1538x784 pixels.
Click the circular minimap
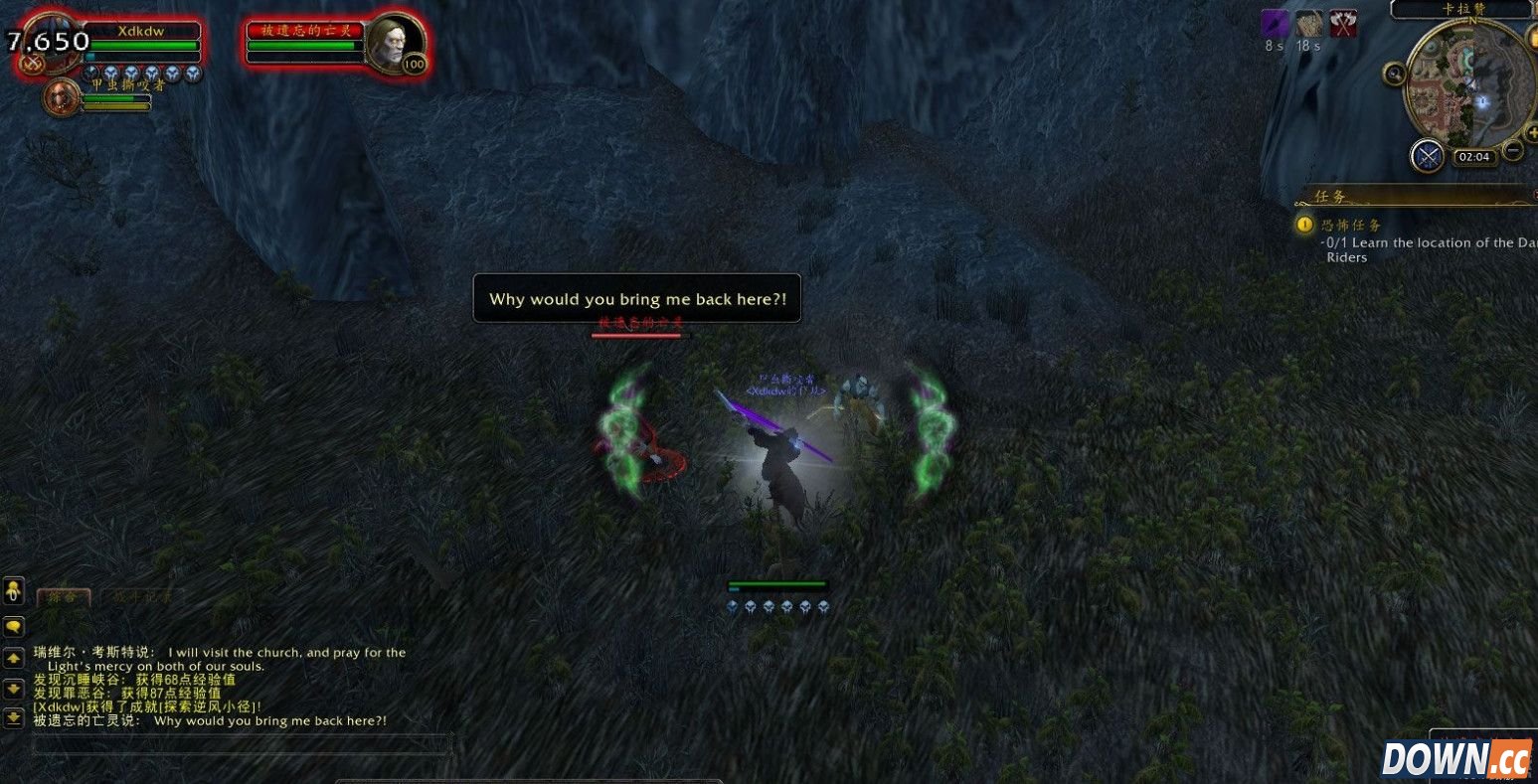pyautogui.click(x=1467, y=86)
